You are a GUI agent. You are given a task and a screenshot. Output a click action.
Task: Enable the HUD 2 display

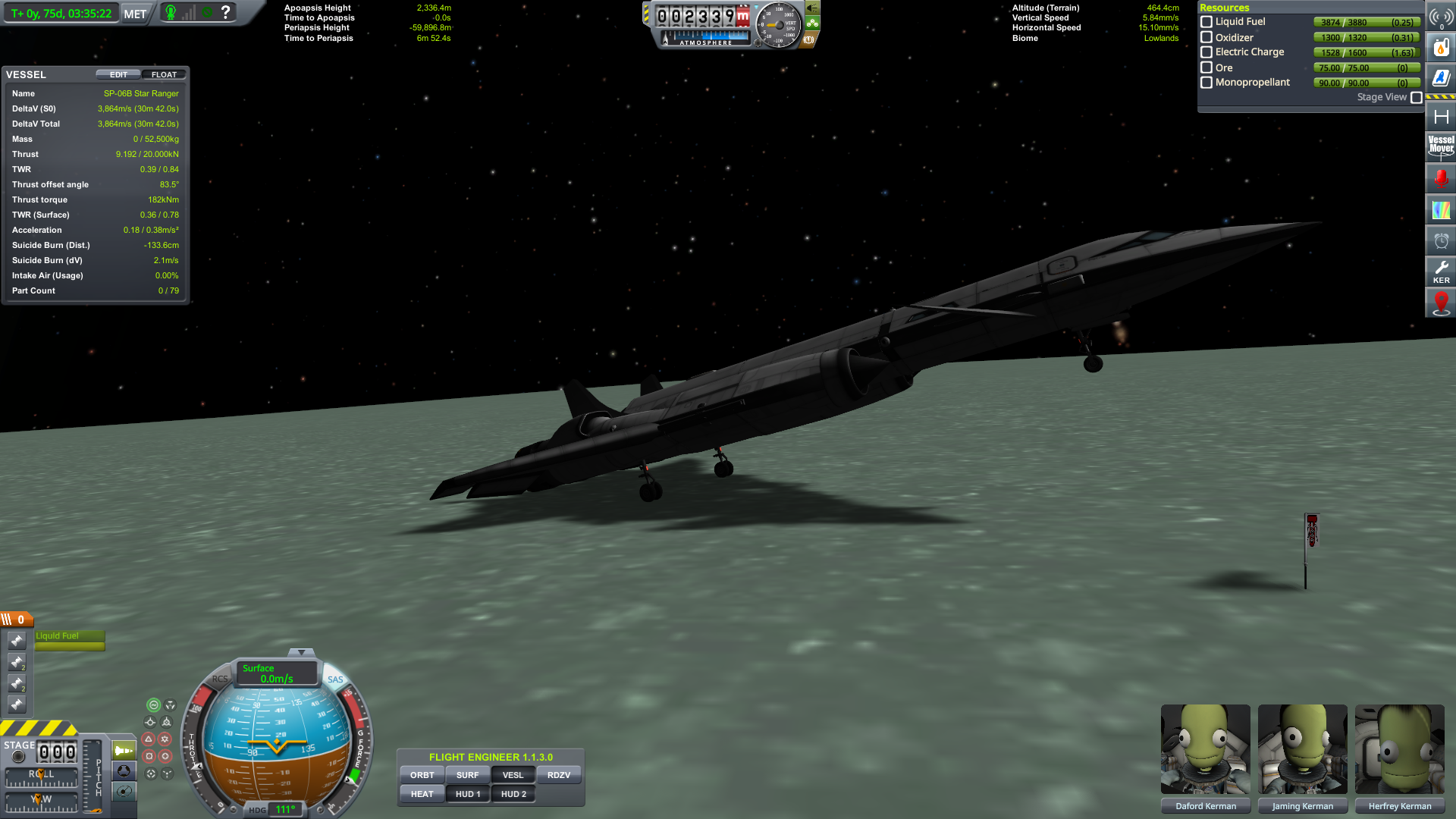click(x=513, y=794)
